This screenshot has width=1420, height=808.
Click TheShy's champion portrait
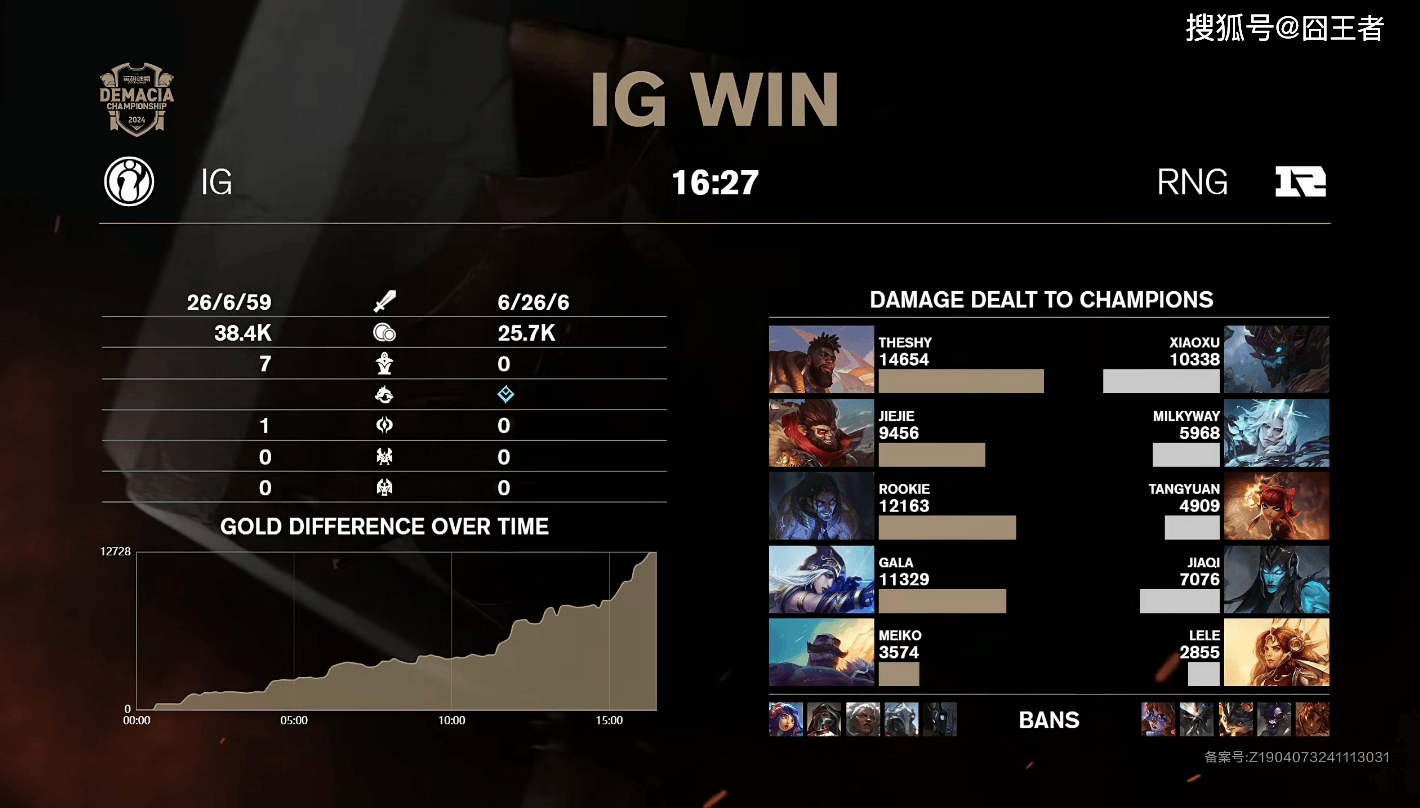coord(821,359)
